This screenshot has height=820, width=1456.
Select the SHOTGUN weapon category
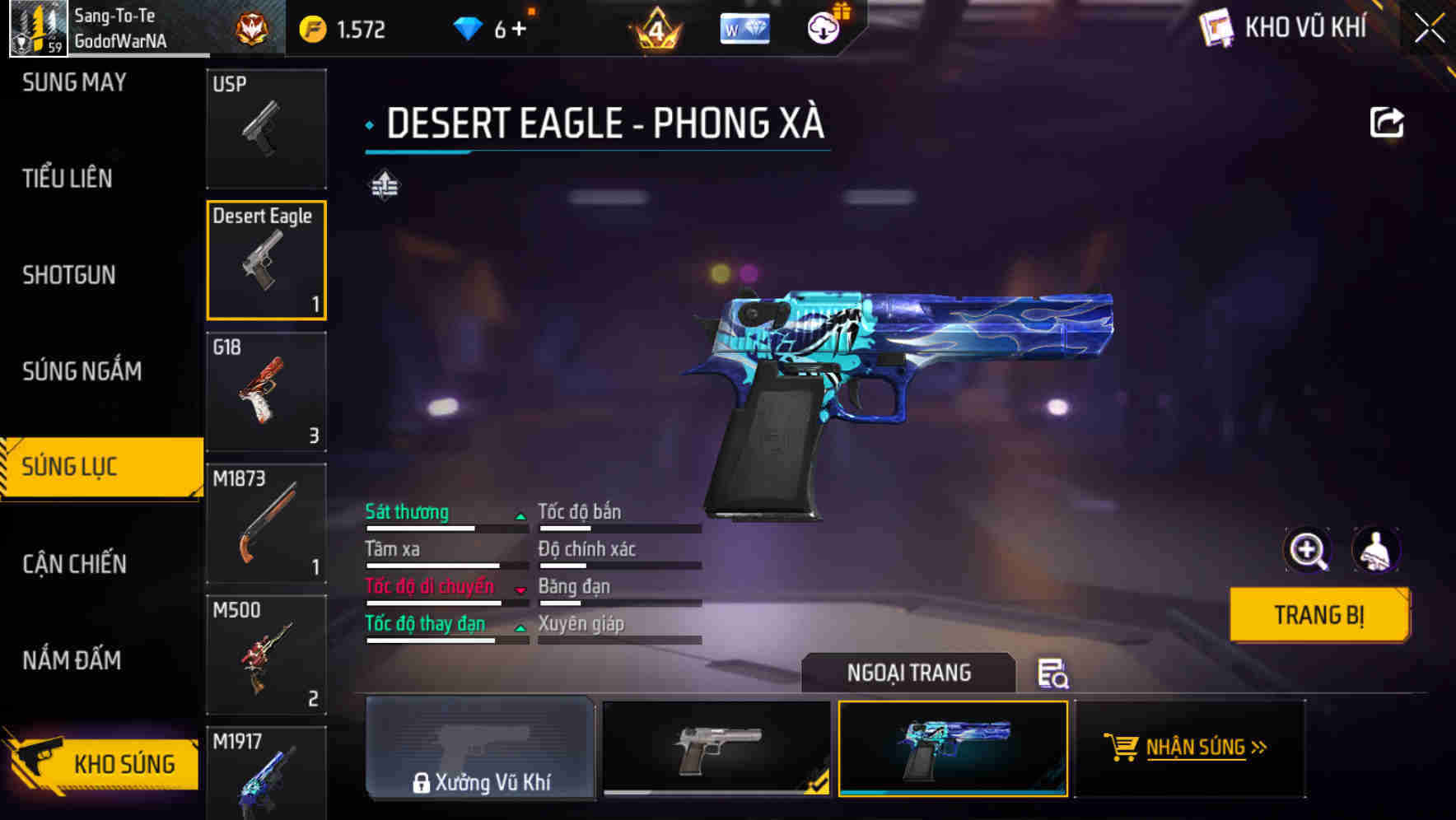coord(70,275)
